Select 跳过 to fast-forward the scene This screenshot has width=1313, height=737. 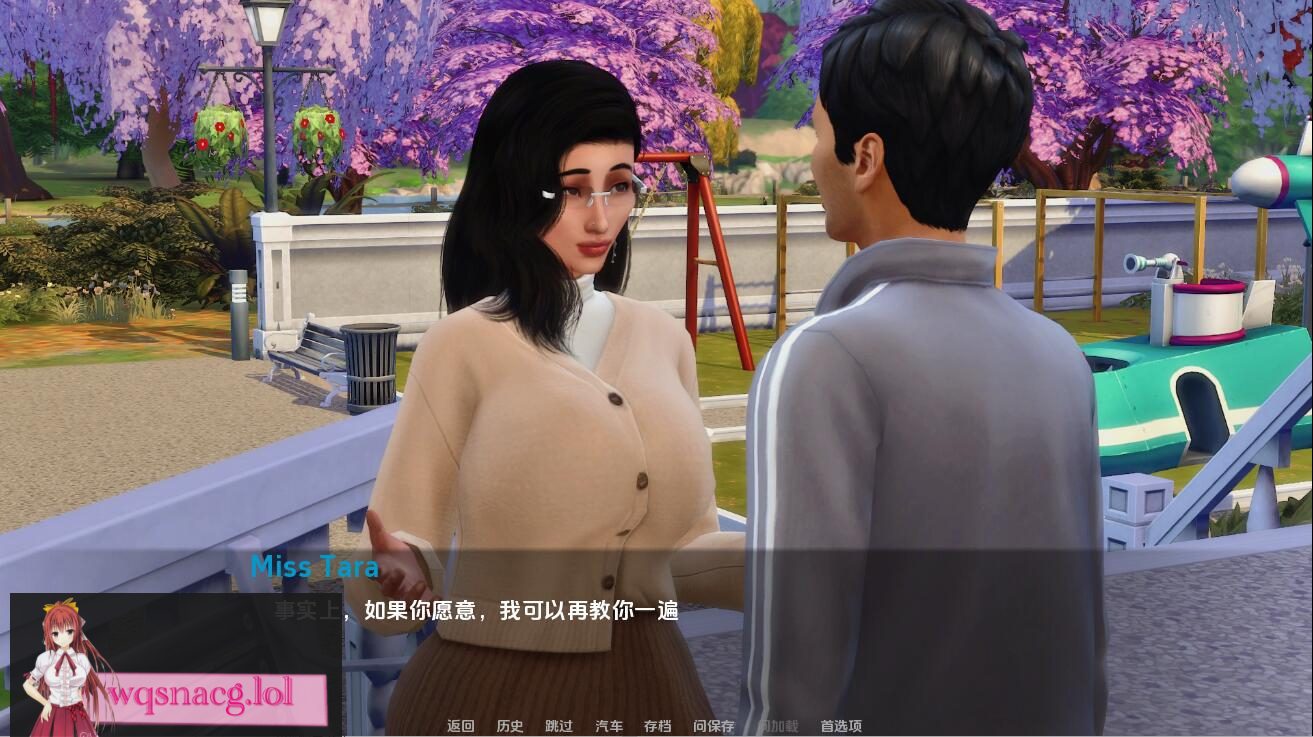tap(558, 726)
